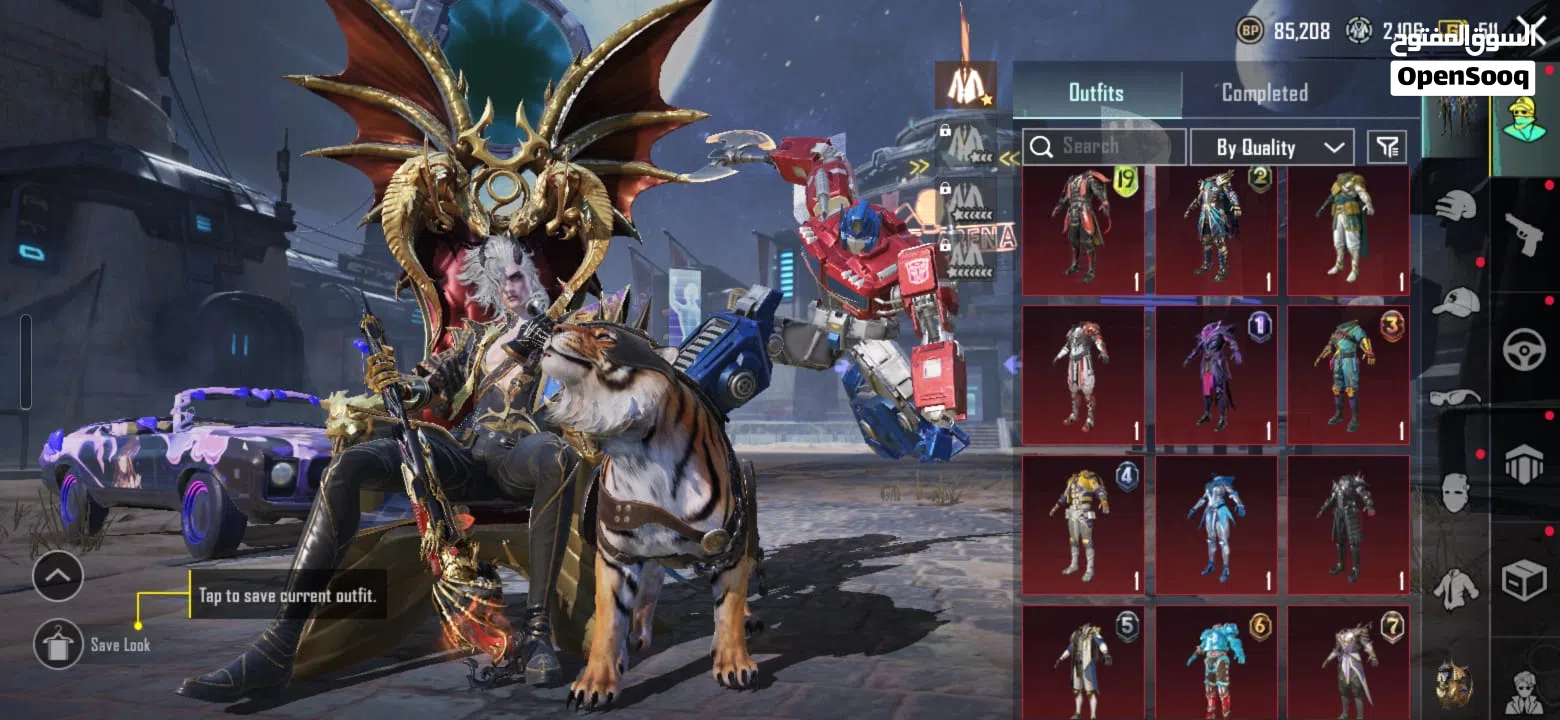The width and height of the screenshot is (1560, 720).
Task: Open the pistol weapon skins category
Action: pos(1524,234)
